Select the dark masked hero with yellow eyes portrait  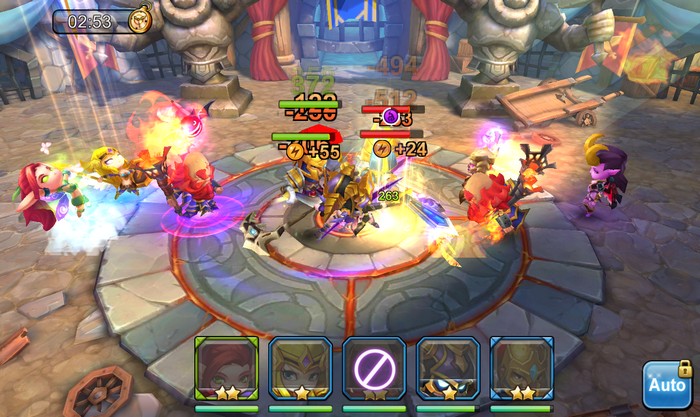point(447,368)
